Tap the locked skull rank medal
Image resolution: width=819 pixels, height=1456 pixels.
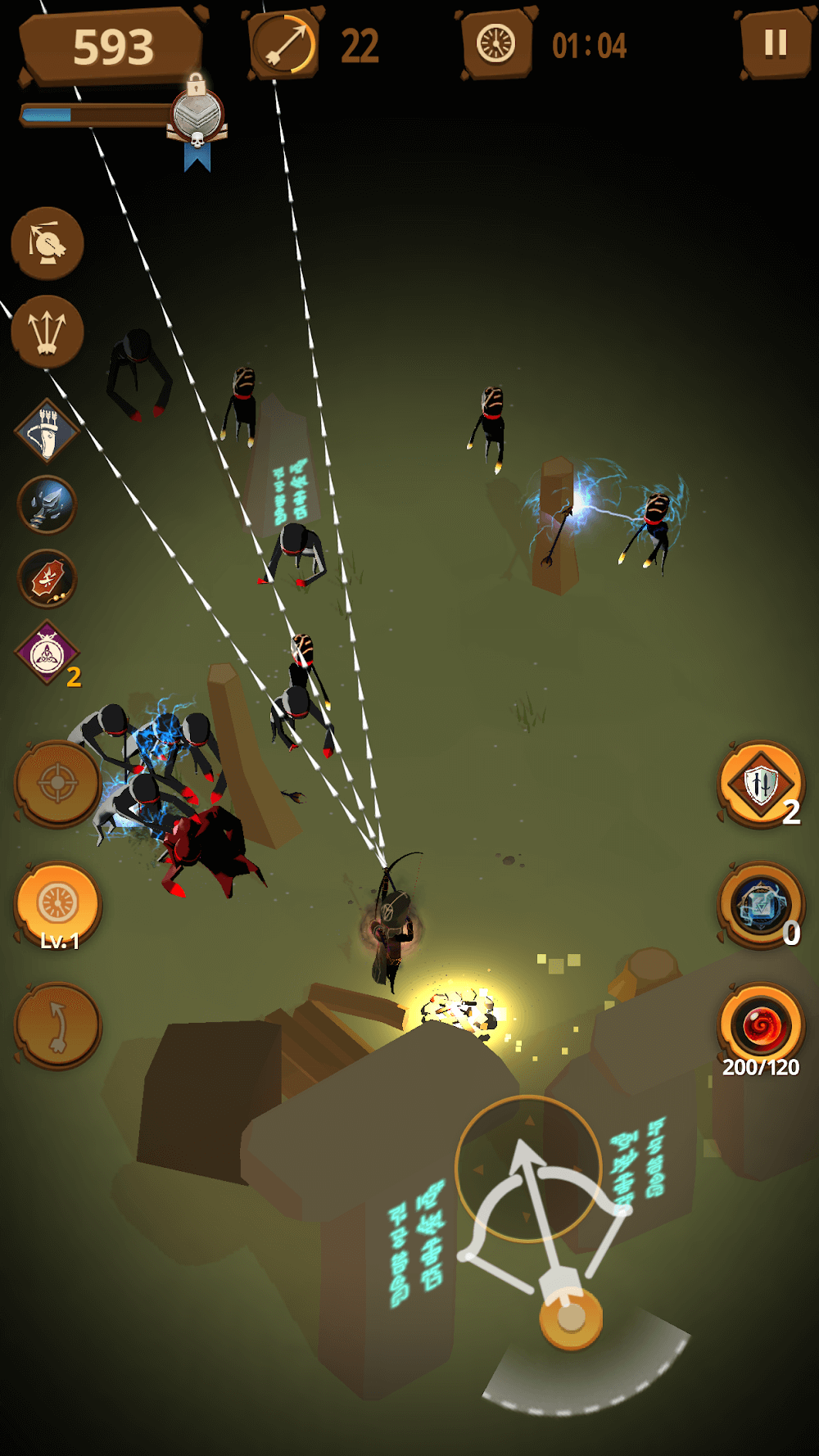coord(197,119)
